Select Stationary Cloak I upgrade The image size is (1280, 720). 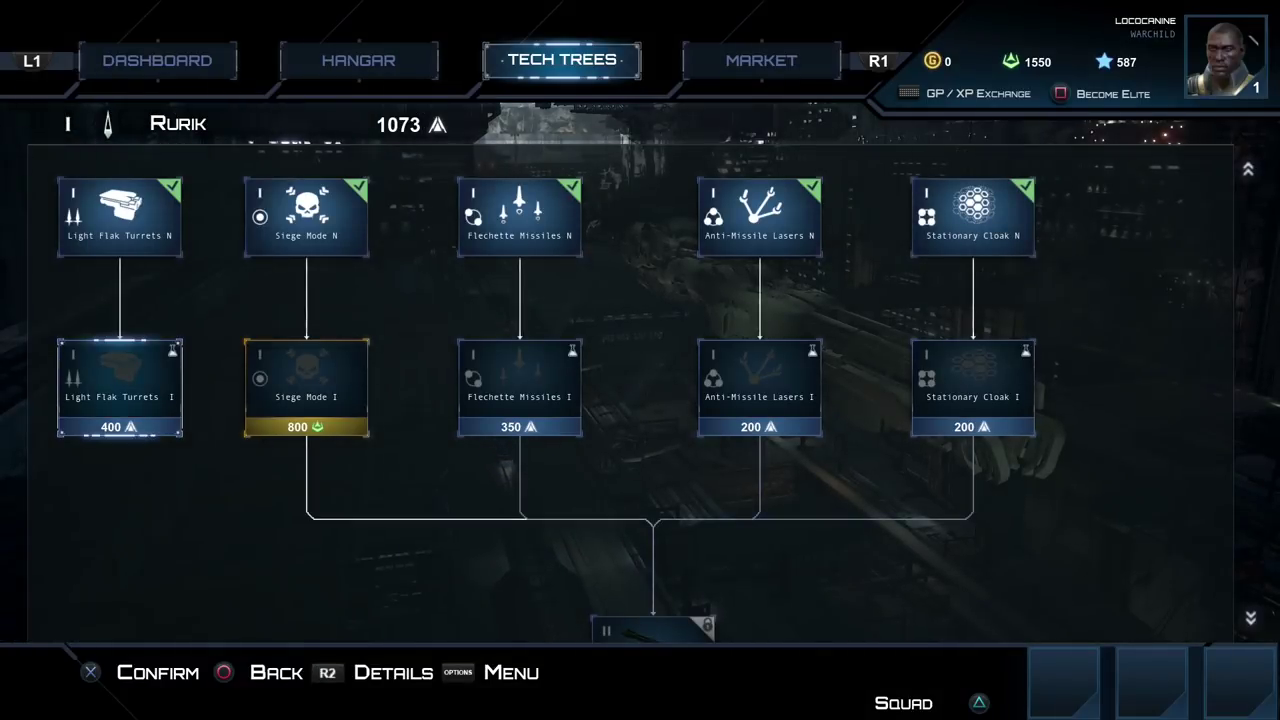[x=973, y=388]
